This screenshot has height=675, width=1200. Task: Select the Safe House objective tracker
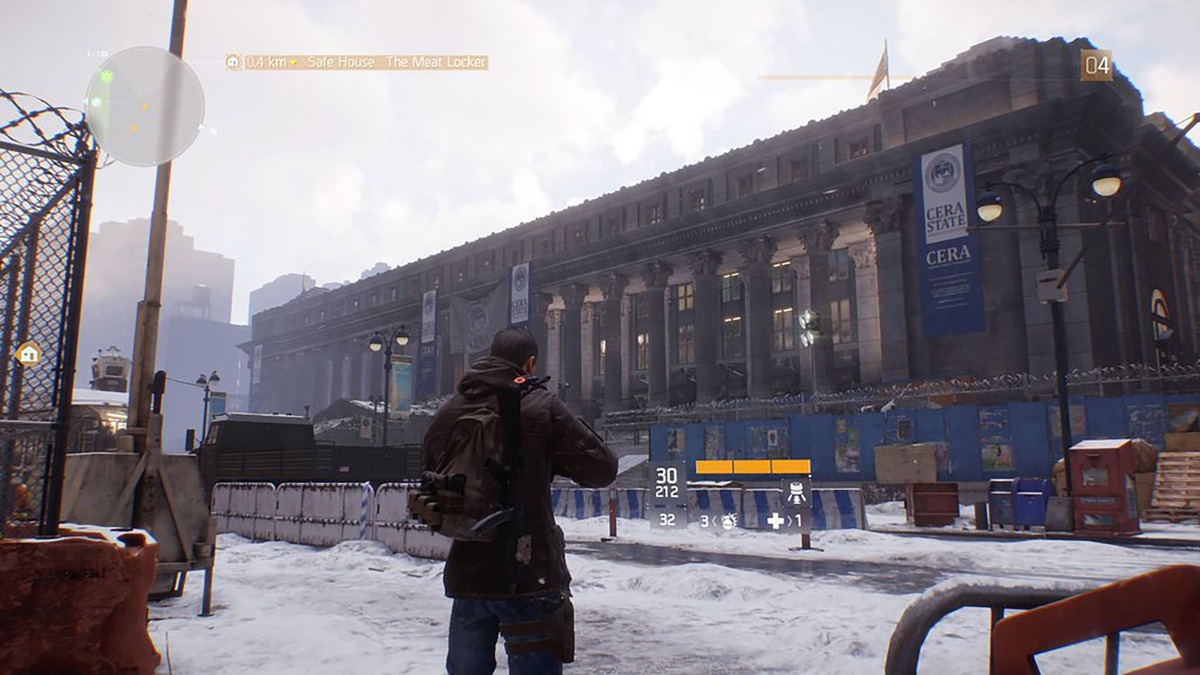click(x=357, y=62)
